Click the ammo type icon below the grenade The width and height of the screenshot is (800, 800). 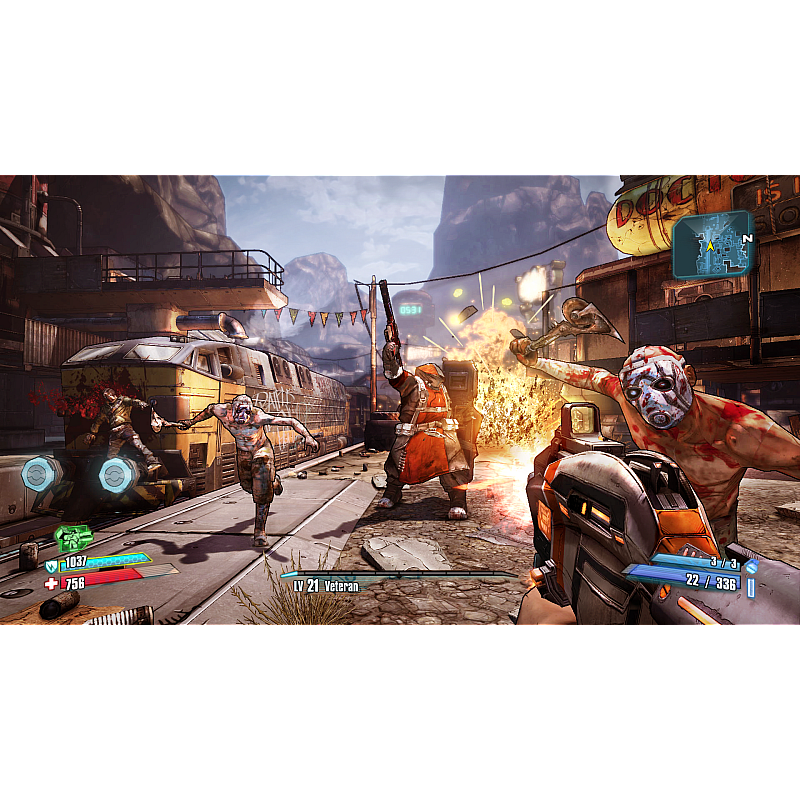click(751, 586)
